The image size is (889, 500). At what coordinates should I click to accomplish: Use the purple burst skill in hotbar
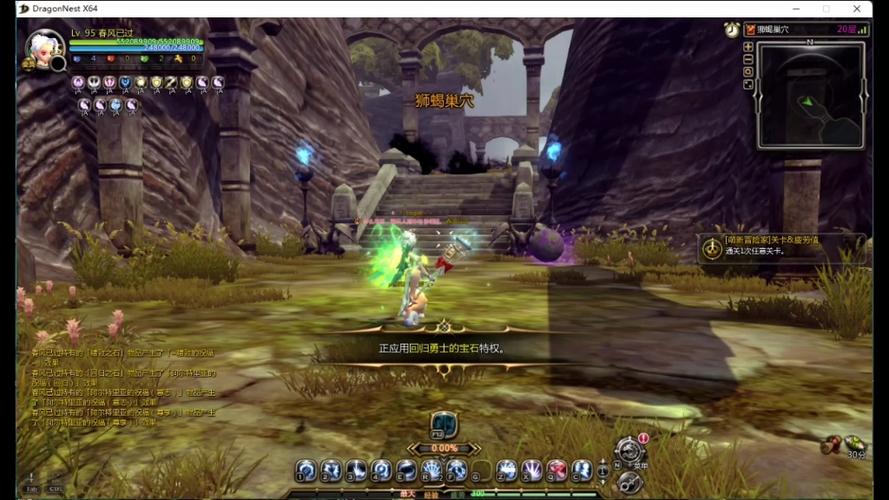[532, 469]
